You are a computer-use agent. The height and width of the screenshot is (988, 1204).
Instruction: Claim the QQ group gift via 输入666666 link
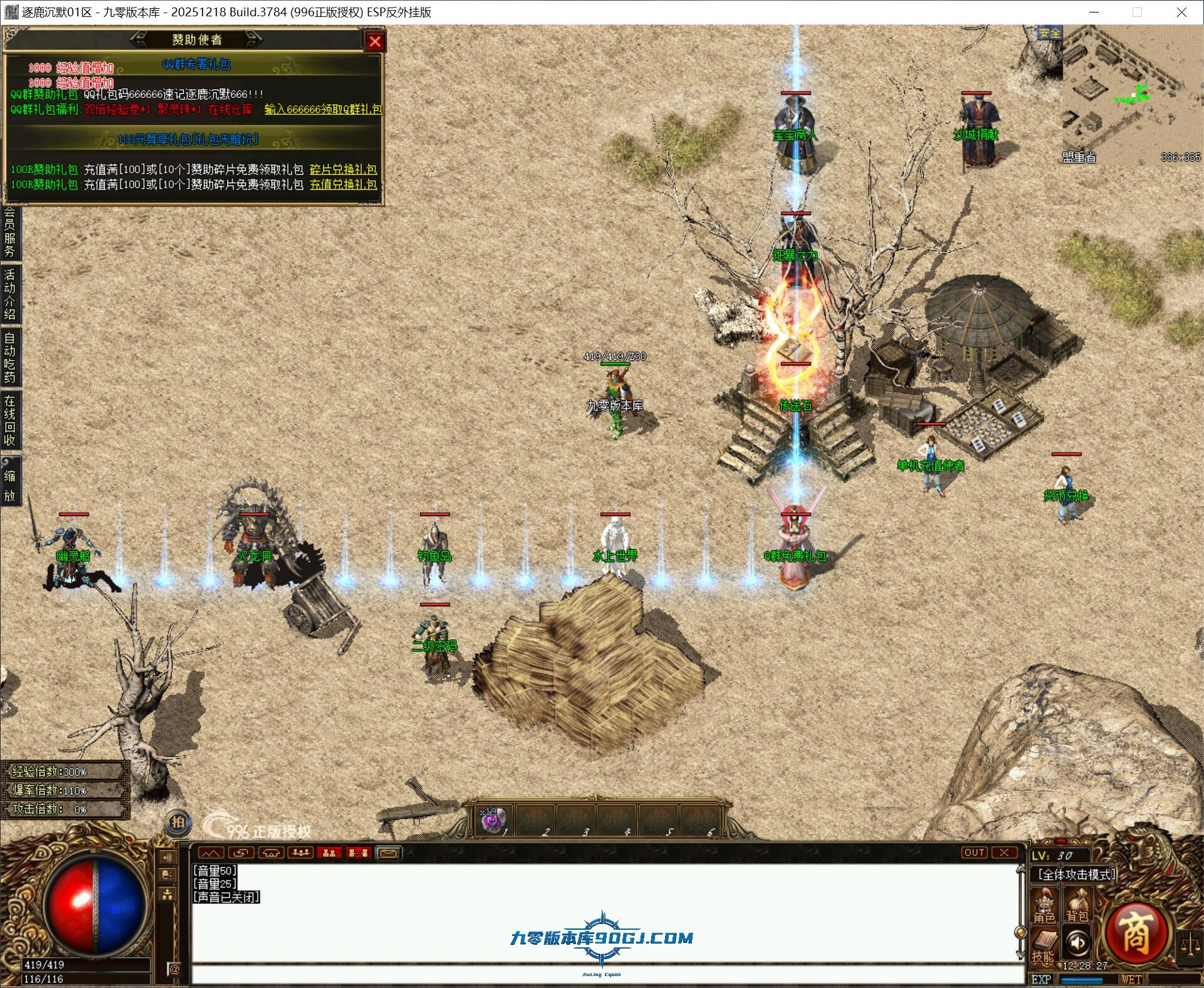(x=323, y=109)
